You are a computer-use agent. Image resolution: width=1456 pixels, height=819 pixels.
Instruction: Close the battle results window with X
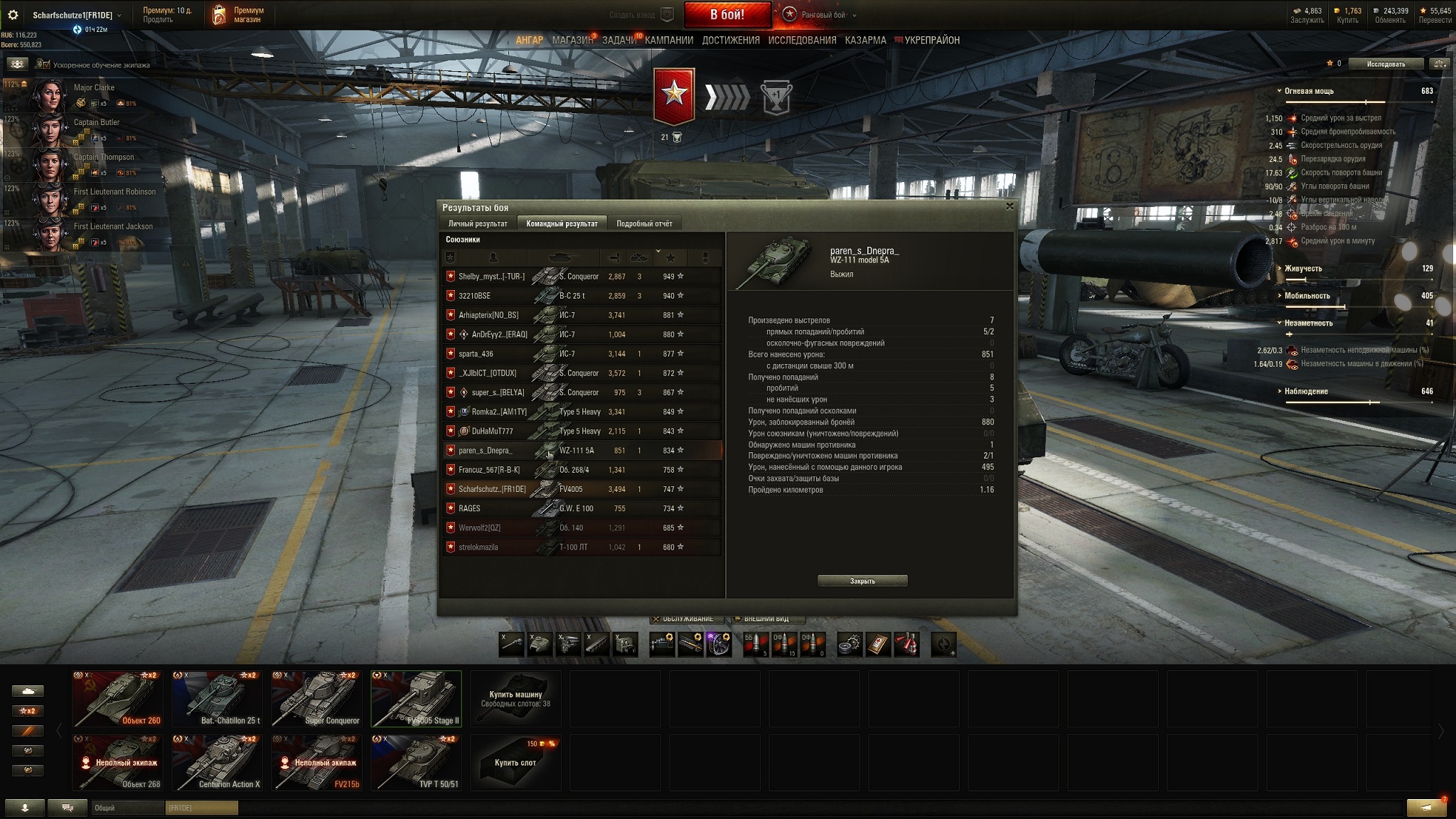(1010, 206)
